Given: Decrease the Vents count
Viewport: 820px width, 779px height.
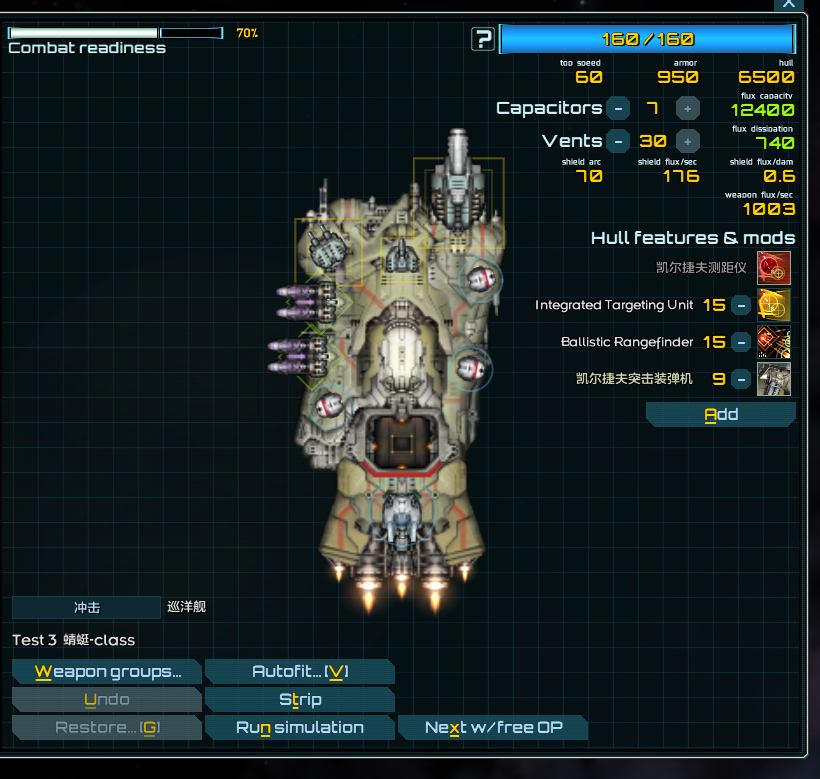Looking at the screenshot, I should pyautogui.click(x=619, y=141).
